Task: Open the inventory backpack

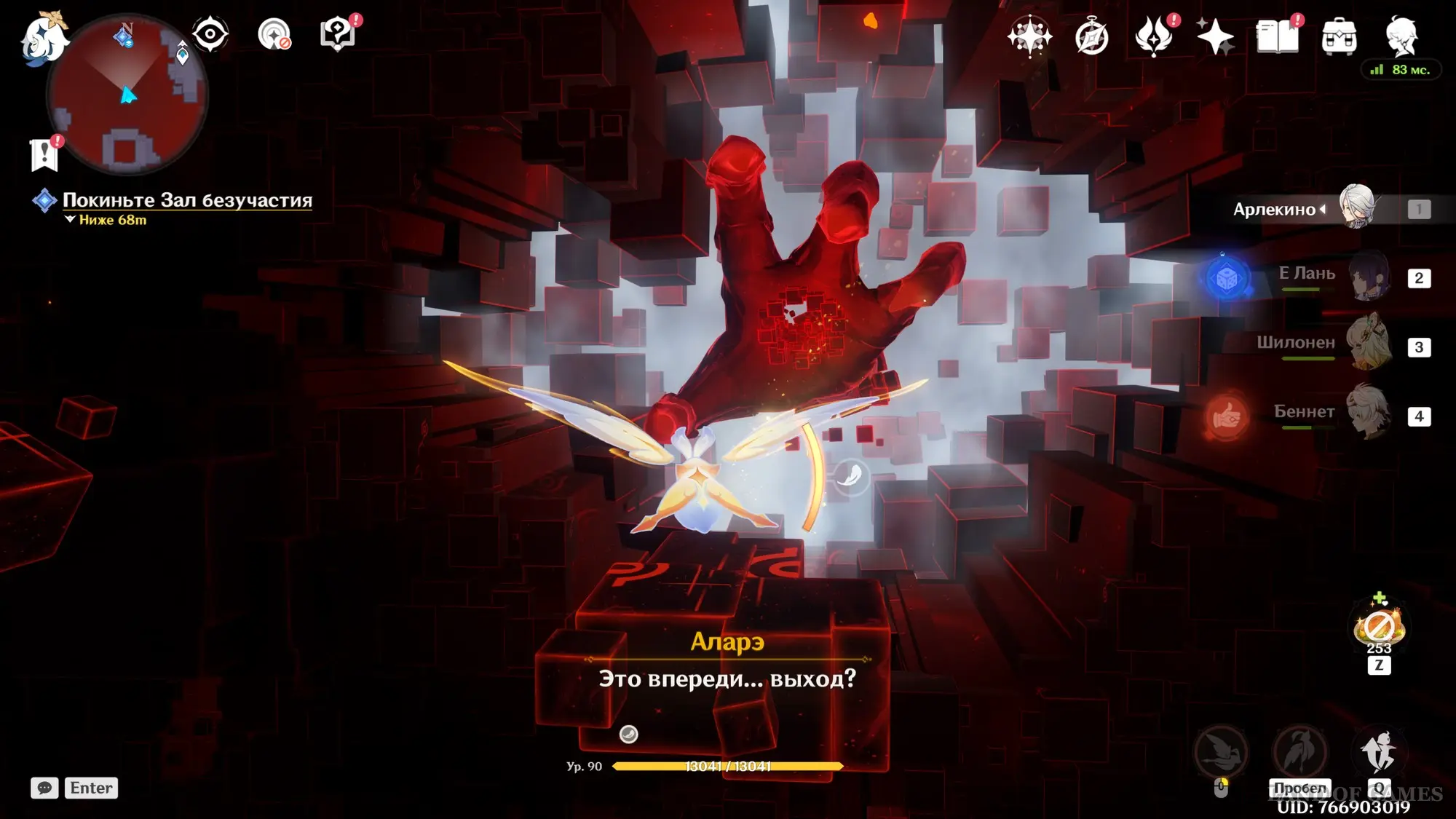Action: 1339,36
